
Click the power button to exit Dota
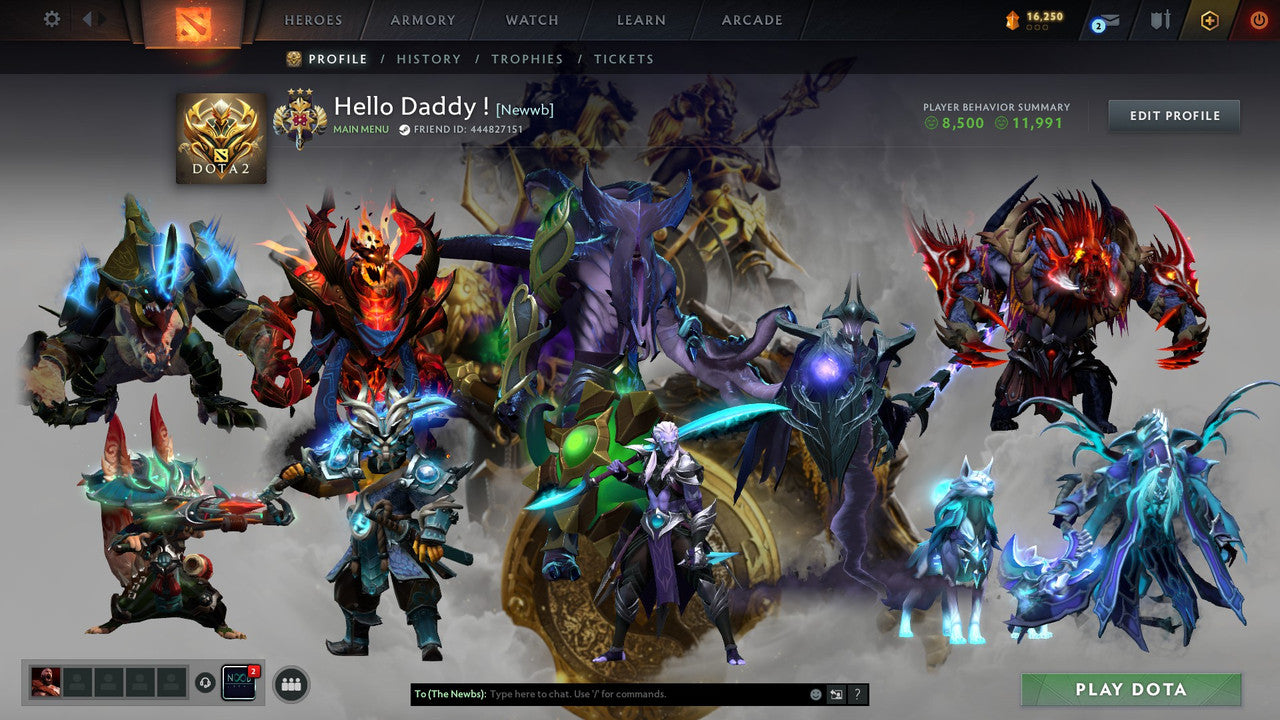pos(1258,18)
